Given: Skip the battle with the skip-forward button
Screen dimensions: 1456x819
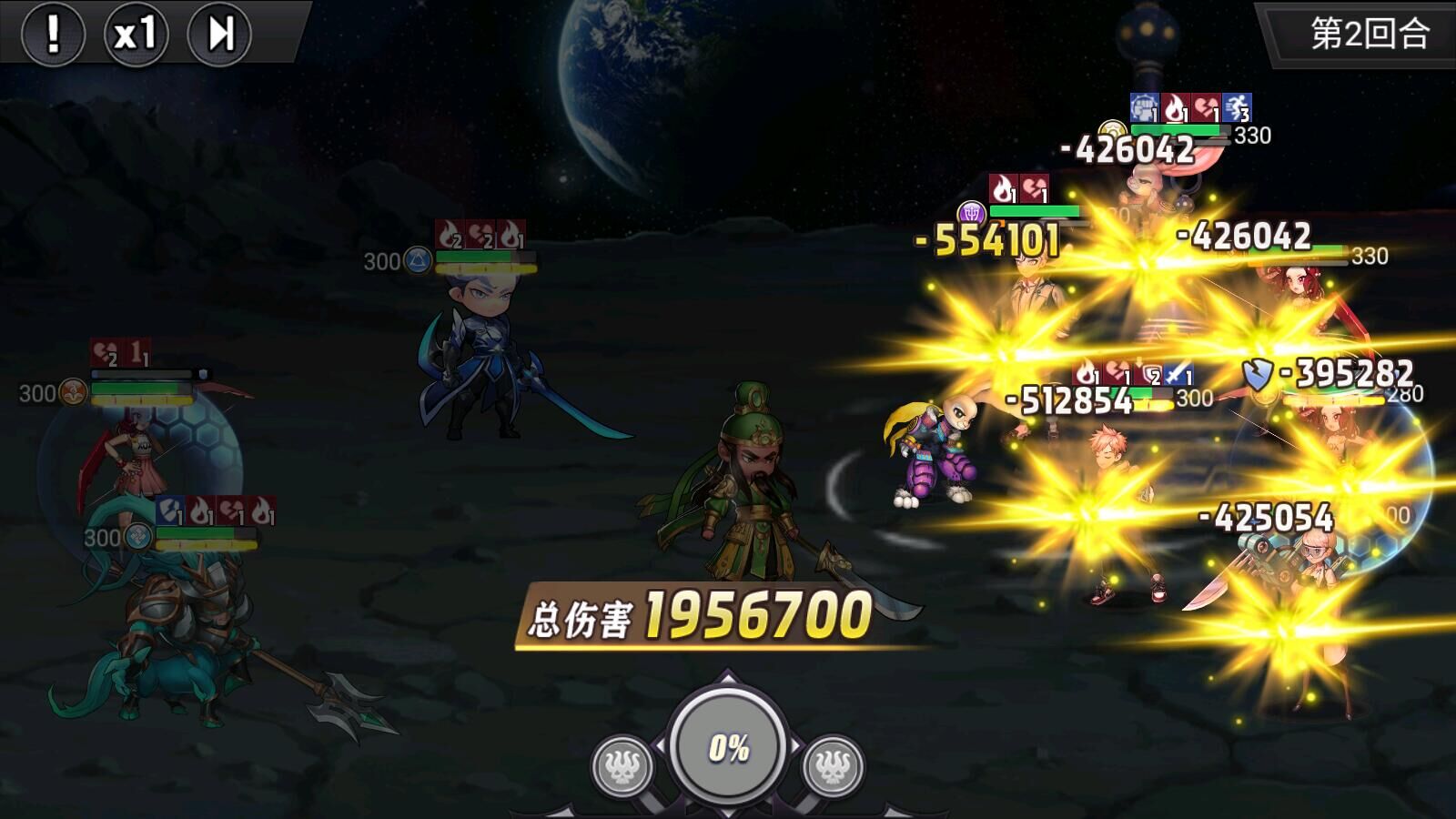Looking at the screenshot, I should click(x=219, y=35).
